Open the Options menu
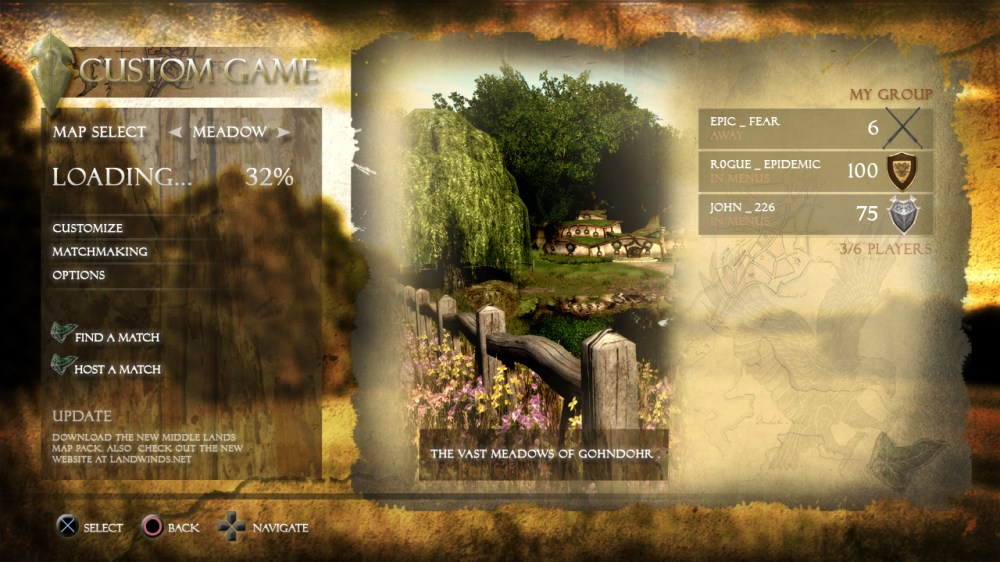This screenshot has width=1000, height=562. point(79,275)
